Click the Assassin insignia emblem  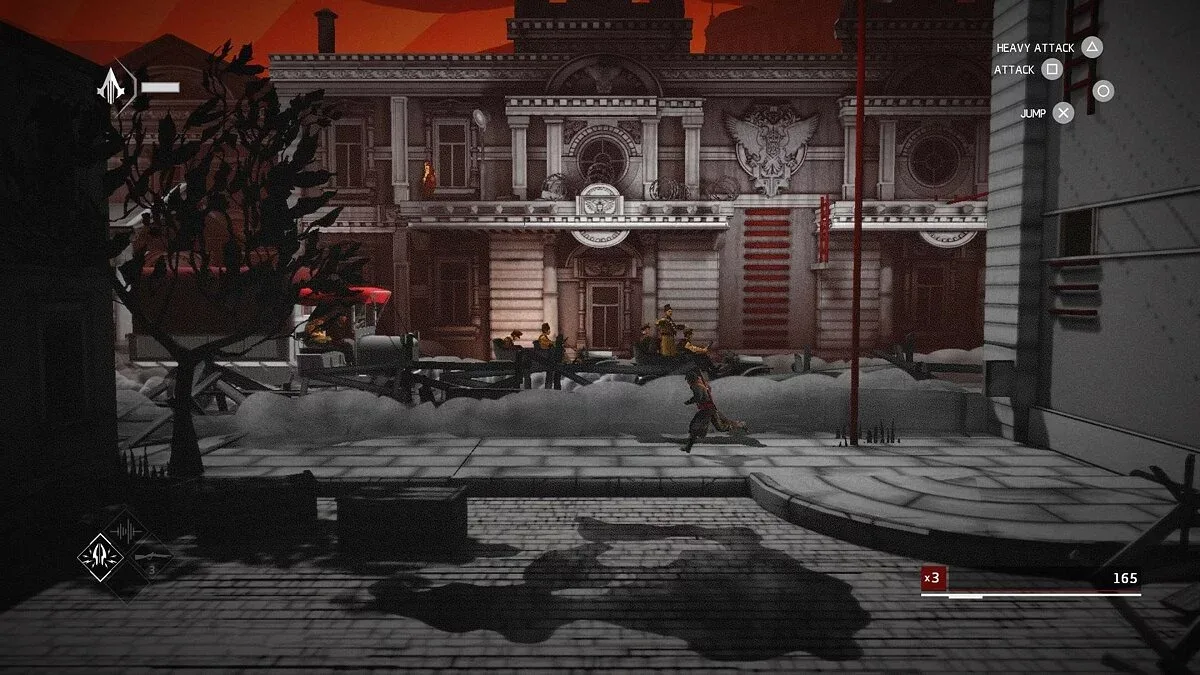111,89
